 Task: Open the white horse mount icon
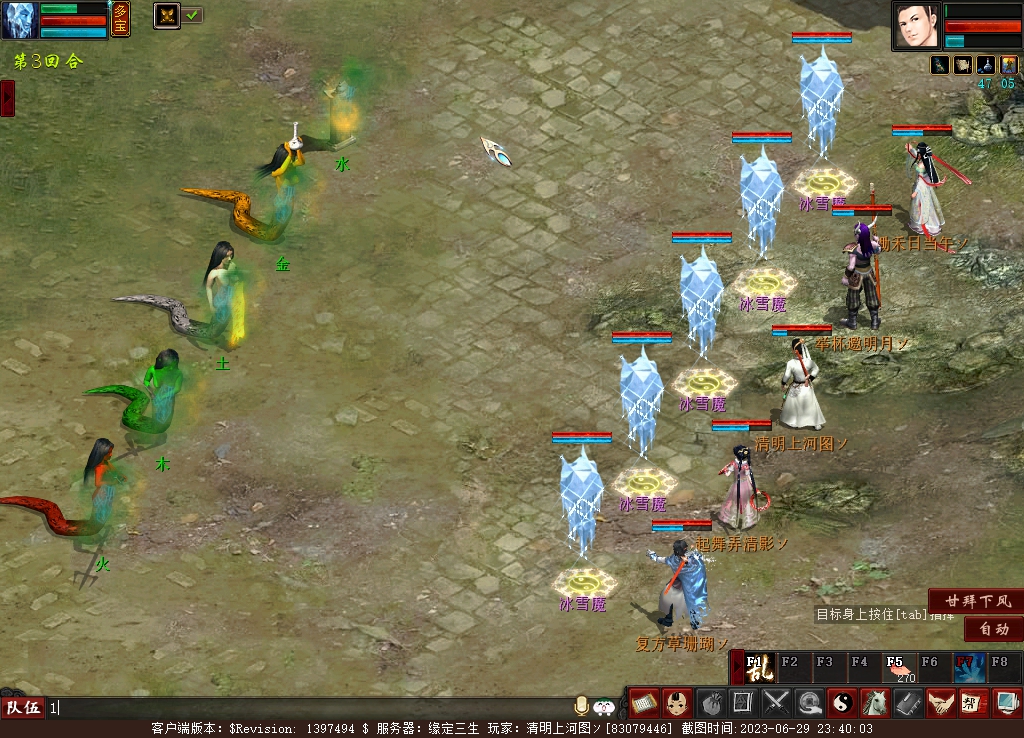tap(874, 703)
